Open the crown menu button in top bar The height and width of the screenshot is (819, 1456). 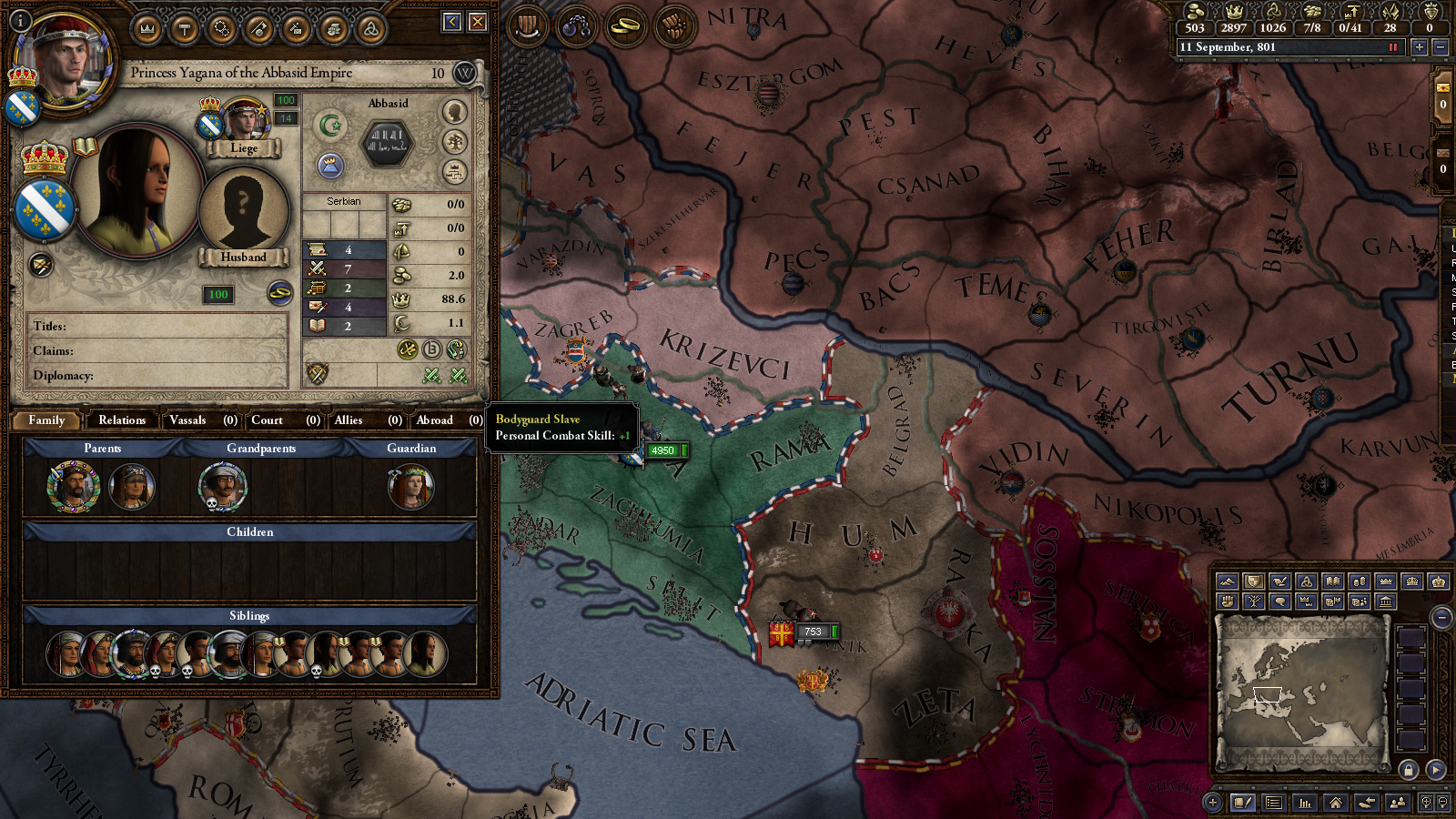(x=147, y=29)
